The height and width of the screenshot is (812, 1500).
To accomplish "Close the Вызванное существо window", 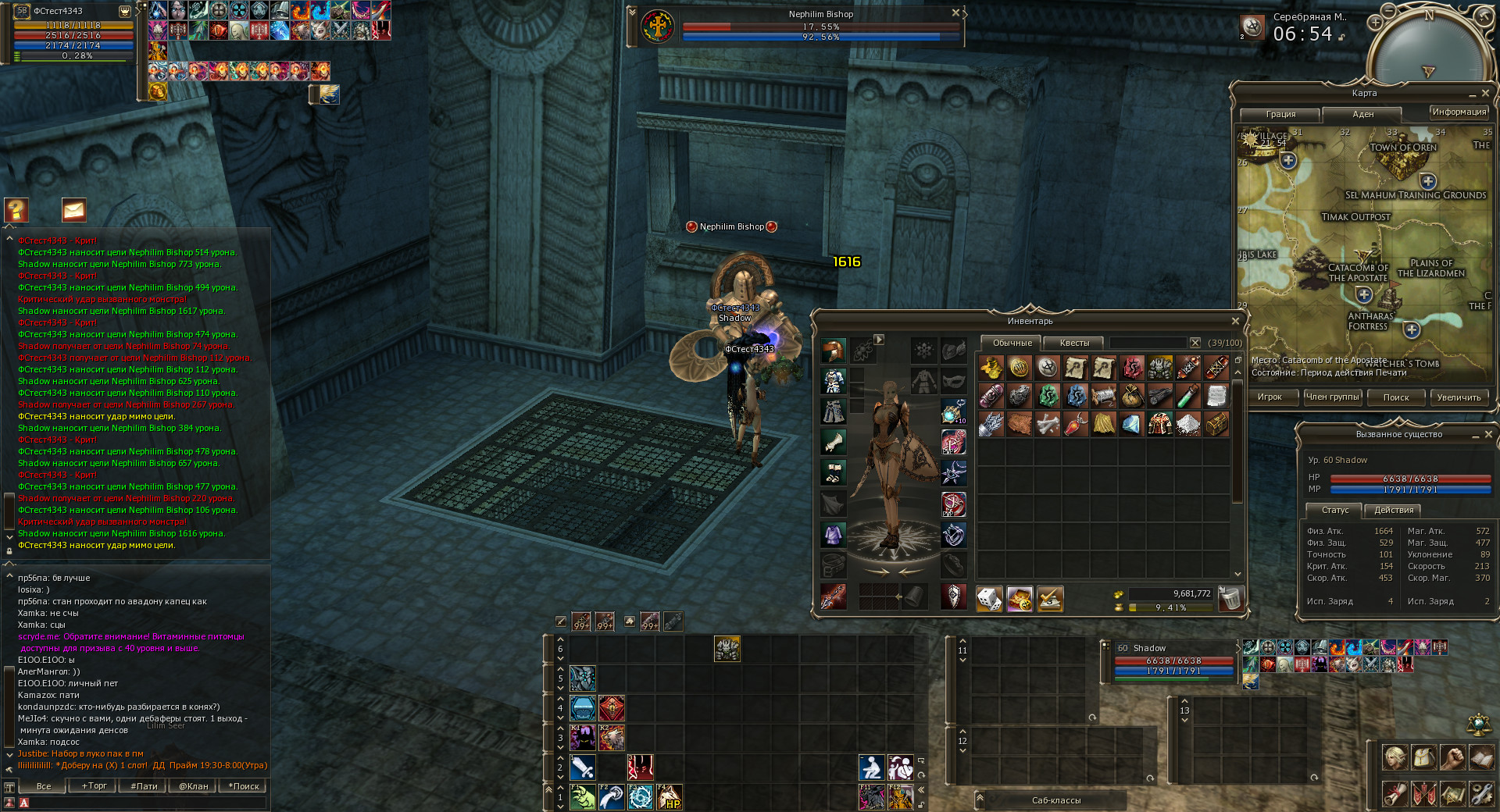I will click(1487, 434).
